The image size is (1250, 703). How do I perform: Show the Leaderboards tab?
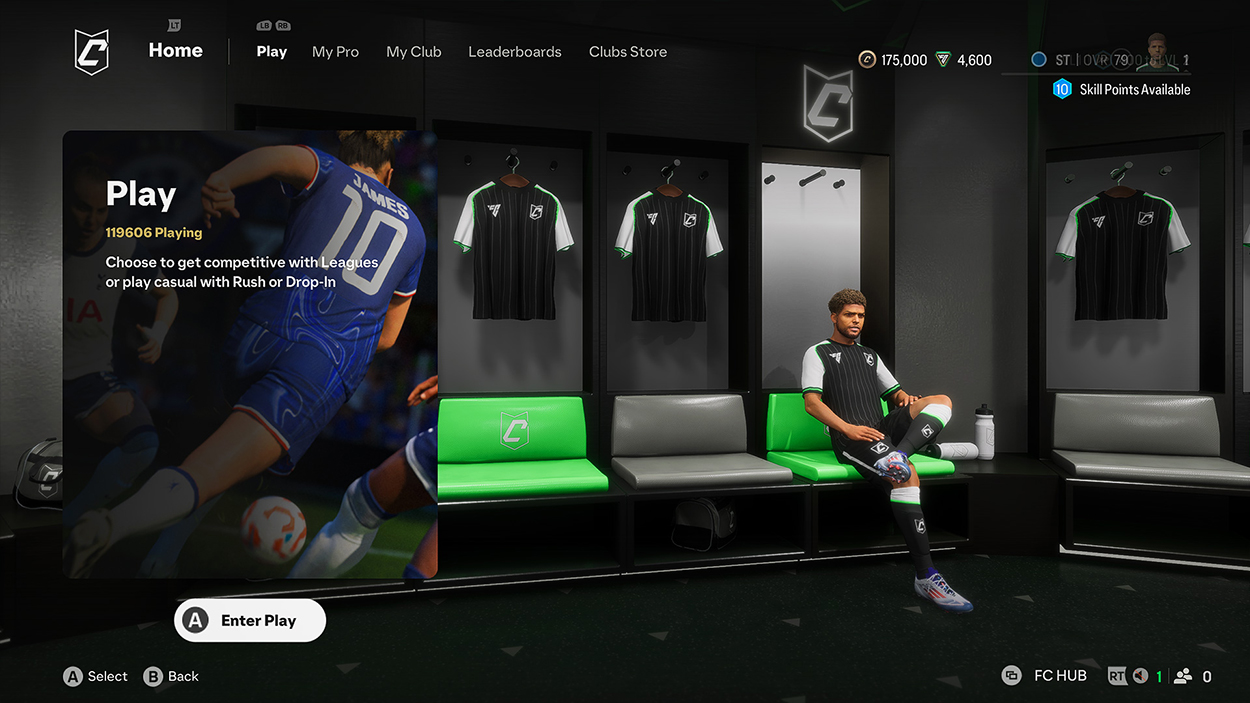[x=514, y=52]
